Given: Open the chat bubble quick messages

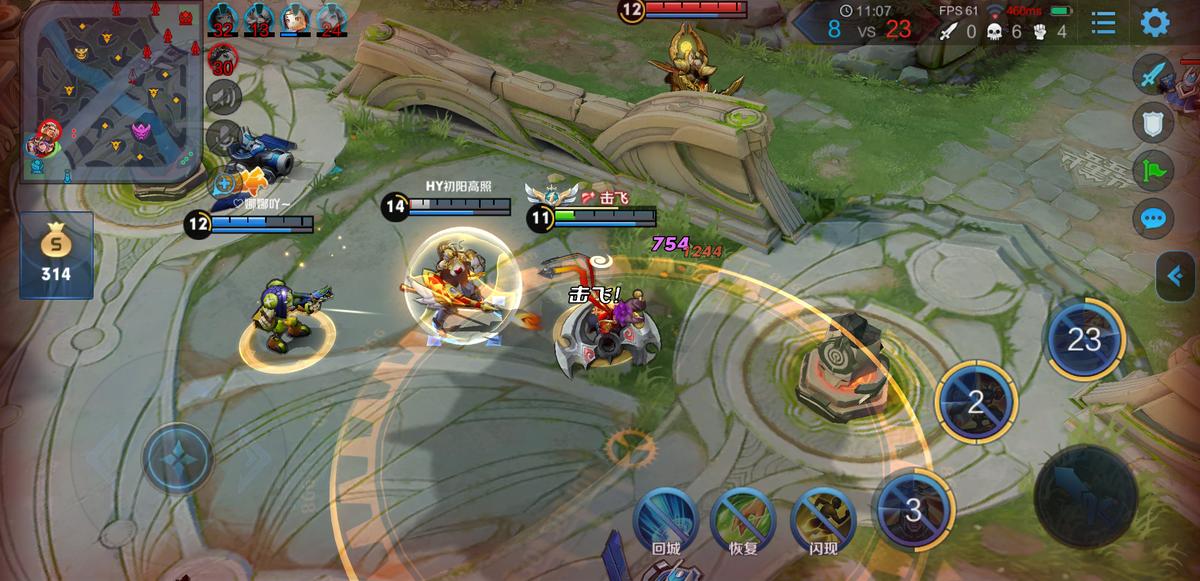Looking at the screenshot, I should click(1153, 218).
